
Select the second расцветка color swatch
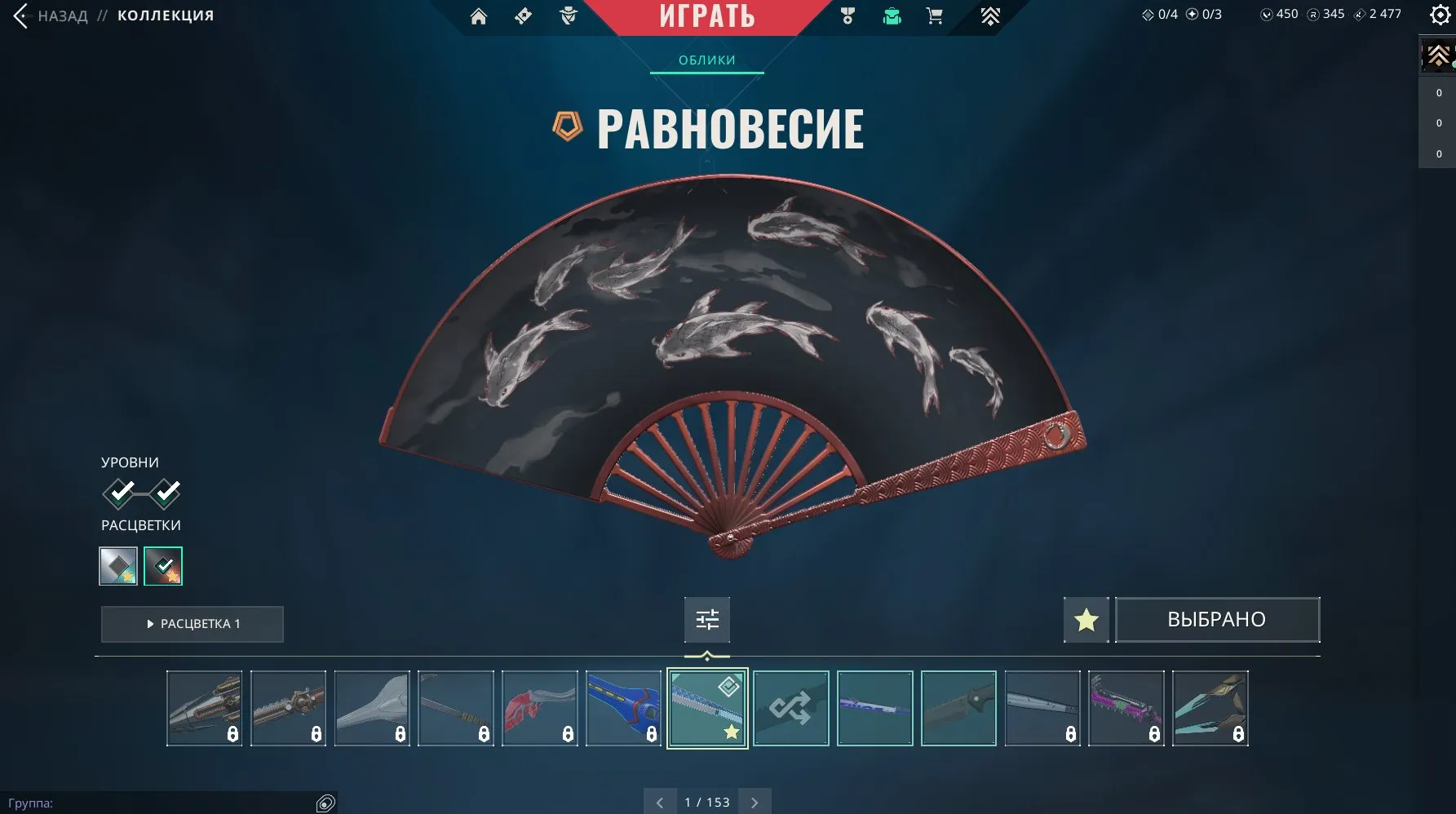163,565
